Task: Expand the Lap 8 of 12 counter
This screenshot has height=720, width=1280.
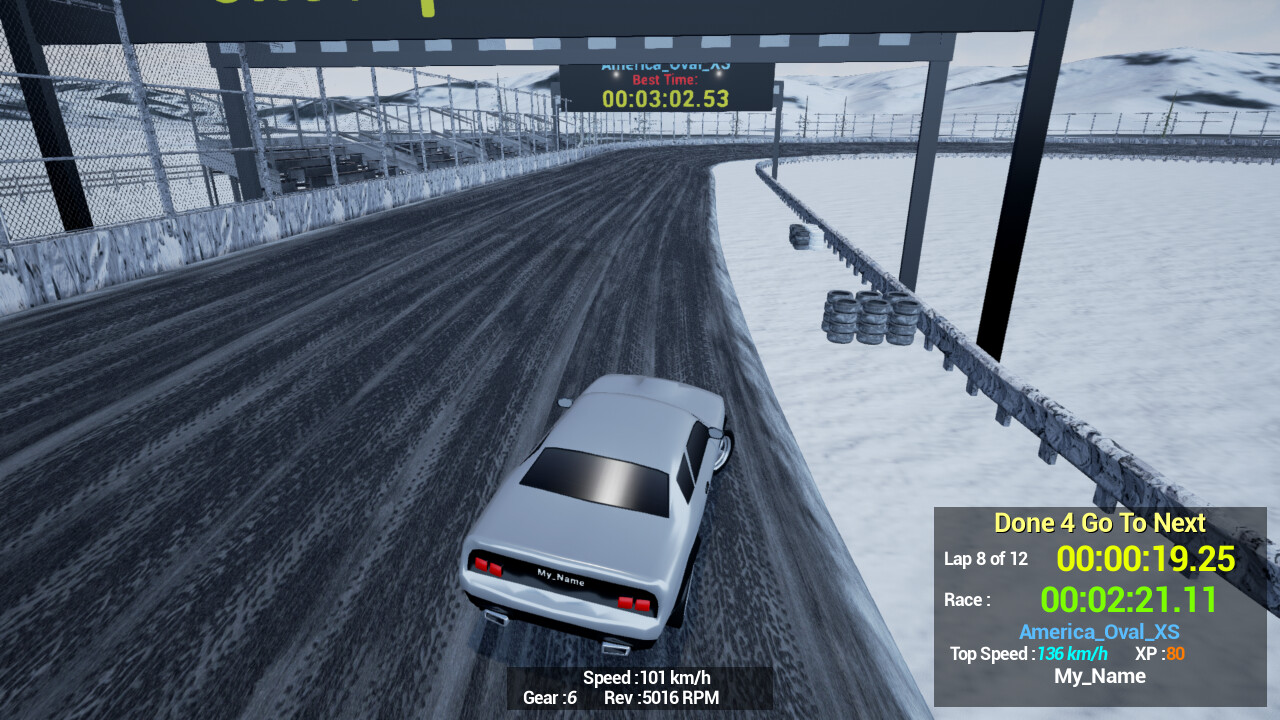Action: (986, 559)
